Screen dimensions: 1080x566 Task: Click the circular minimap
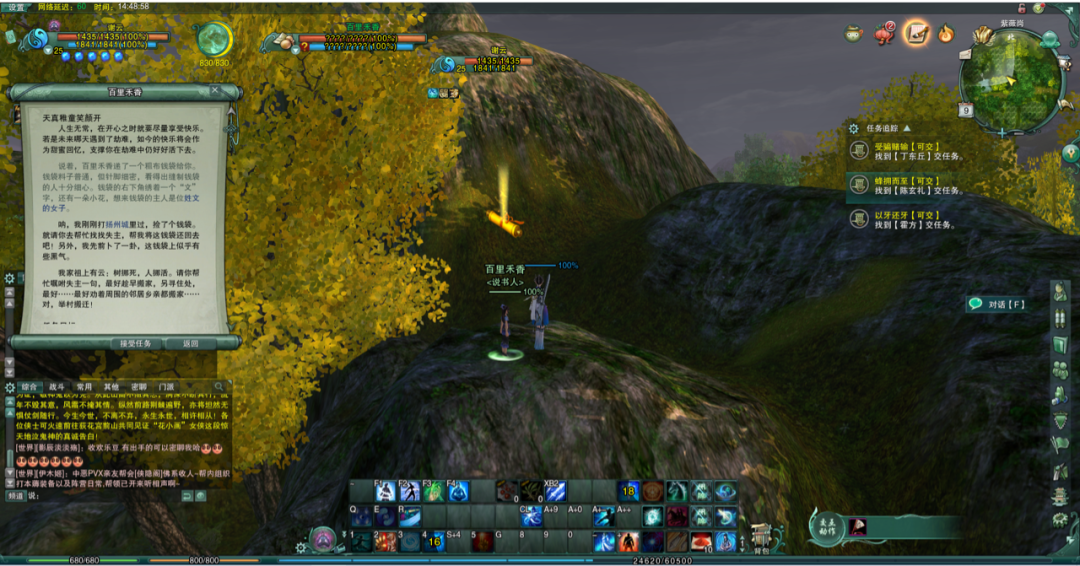(x=1010, y=78)
